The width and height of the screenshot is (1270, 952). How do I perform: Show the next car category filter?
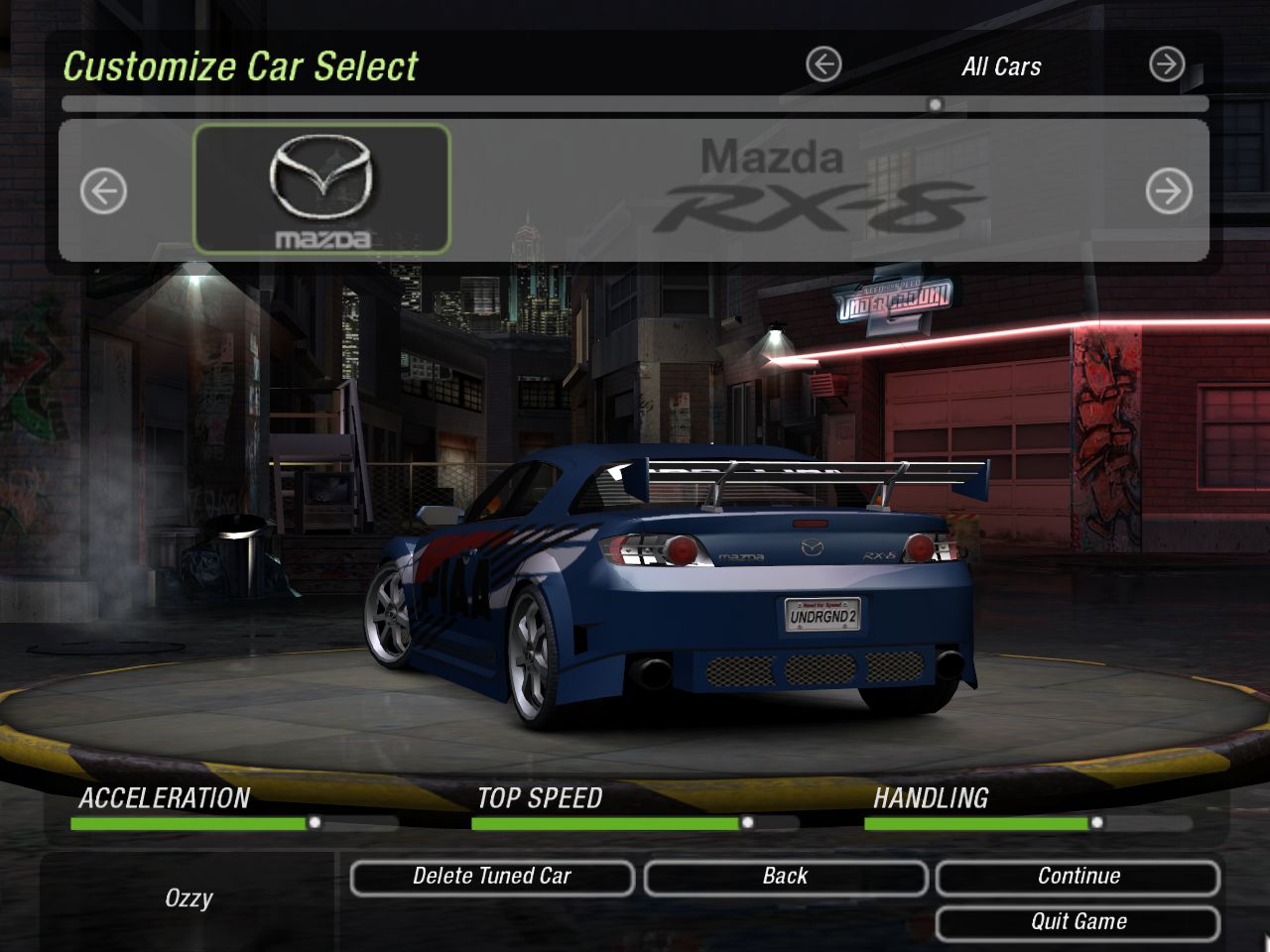tap(1167, 65)
